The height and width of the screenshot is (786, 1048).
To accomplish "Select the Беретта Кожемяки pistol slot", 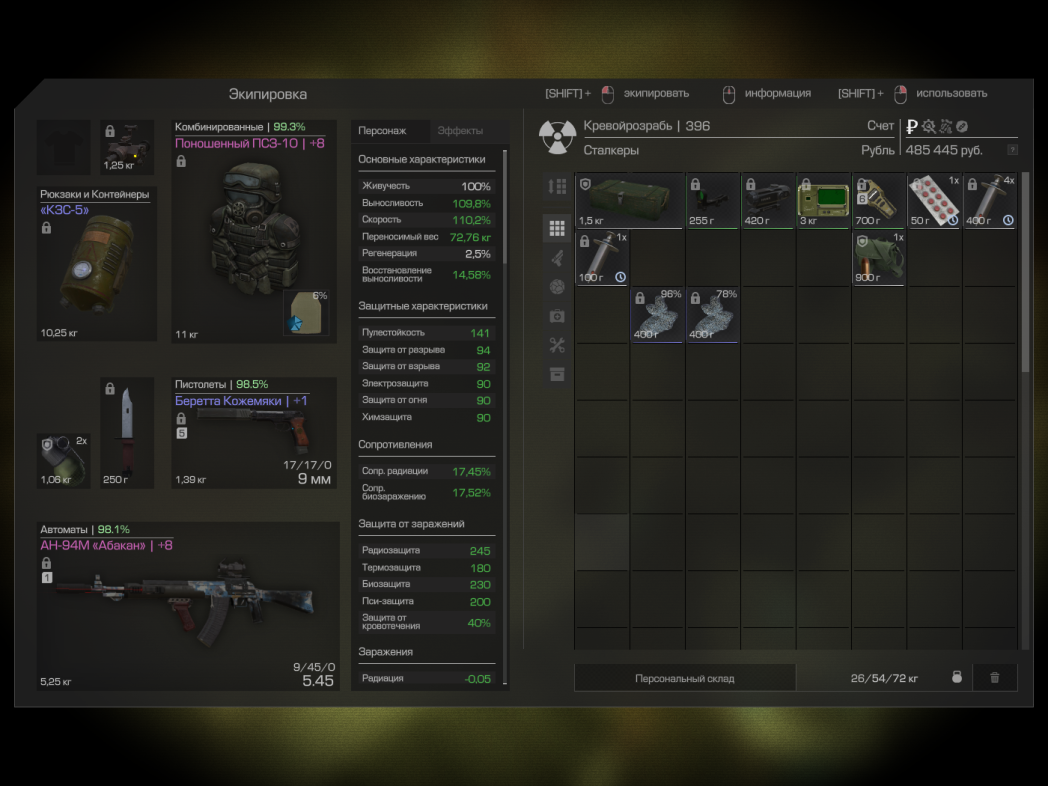I will pyautogui.click(x=254, y=432).
